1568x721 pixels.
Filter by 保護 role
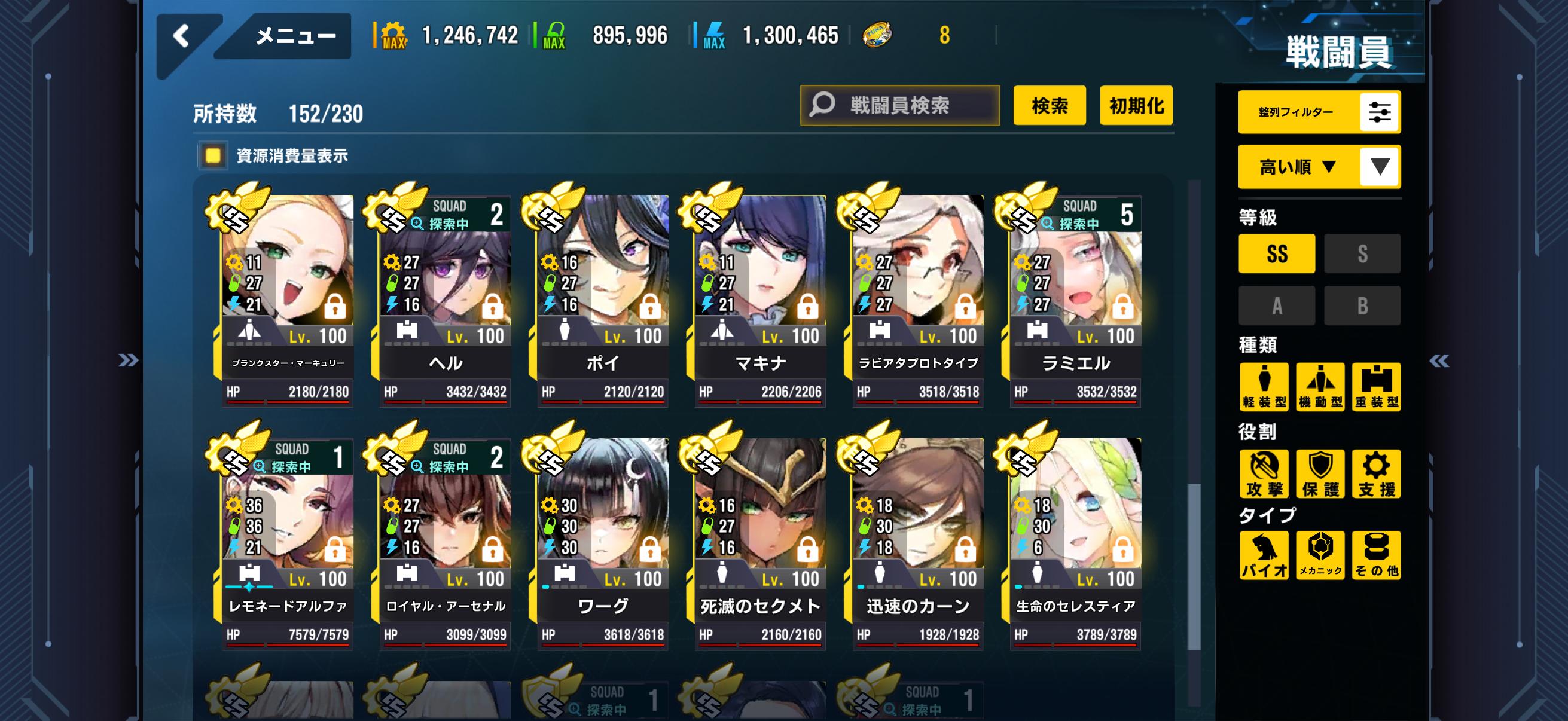coord(1320,473)
